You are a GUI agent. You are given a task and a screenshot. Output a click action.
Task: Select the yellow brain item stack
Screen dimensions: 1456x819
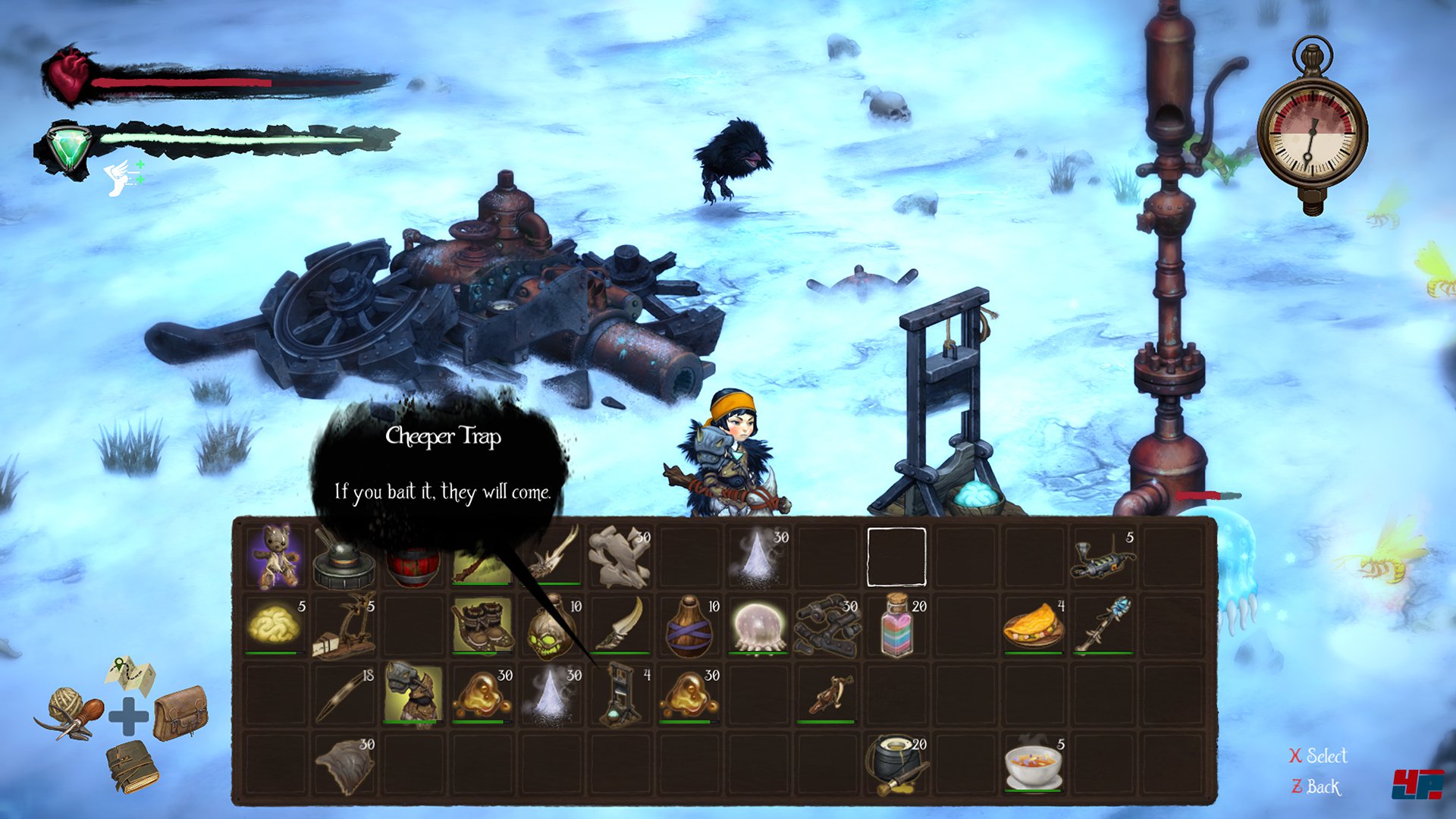[275, 625]
